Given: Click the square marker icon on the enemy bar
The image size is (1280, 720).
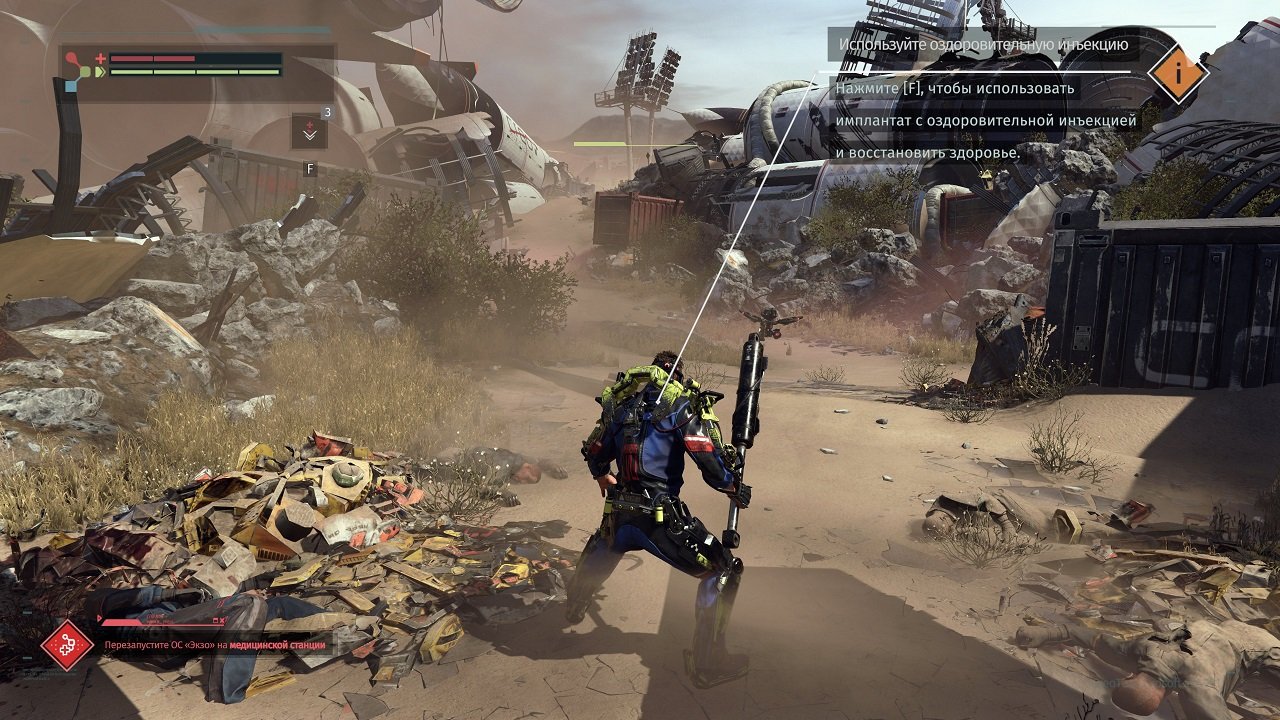Looking at the screenshot, I should pos(214,620).
